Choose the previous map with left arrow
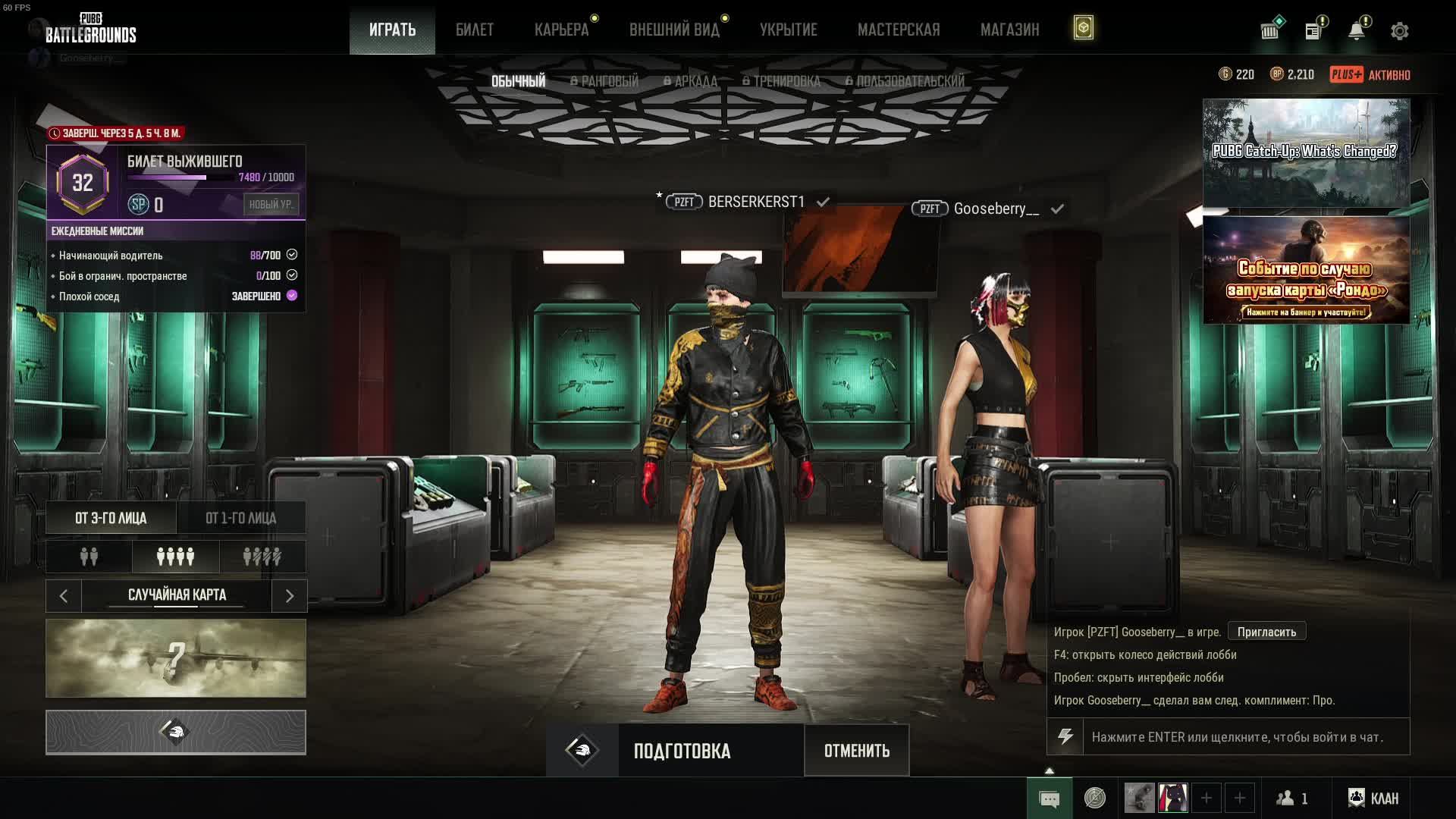Image resolution: width=1456 pixels, height=819 pixels. click(64, 596)
